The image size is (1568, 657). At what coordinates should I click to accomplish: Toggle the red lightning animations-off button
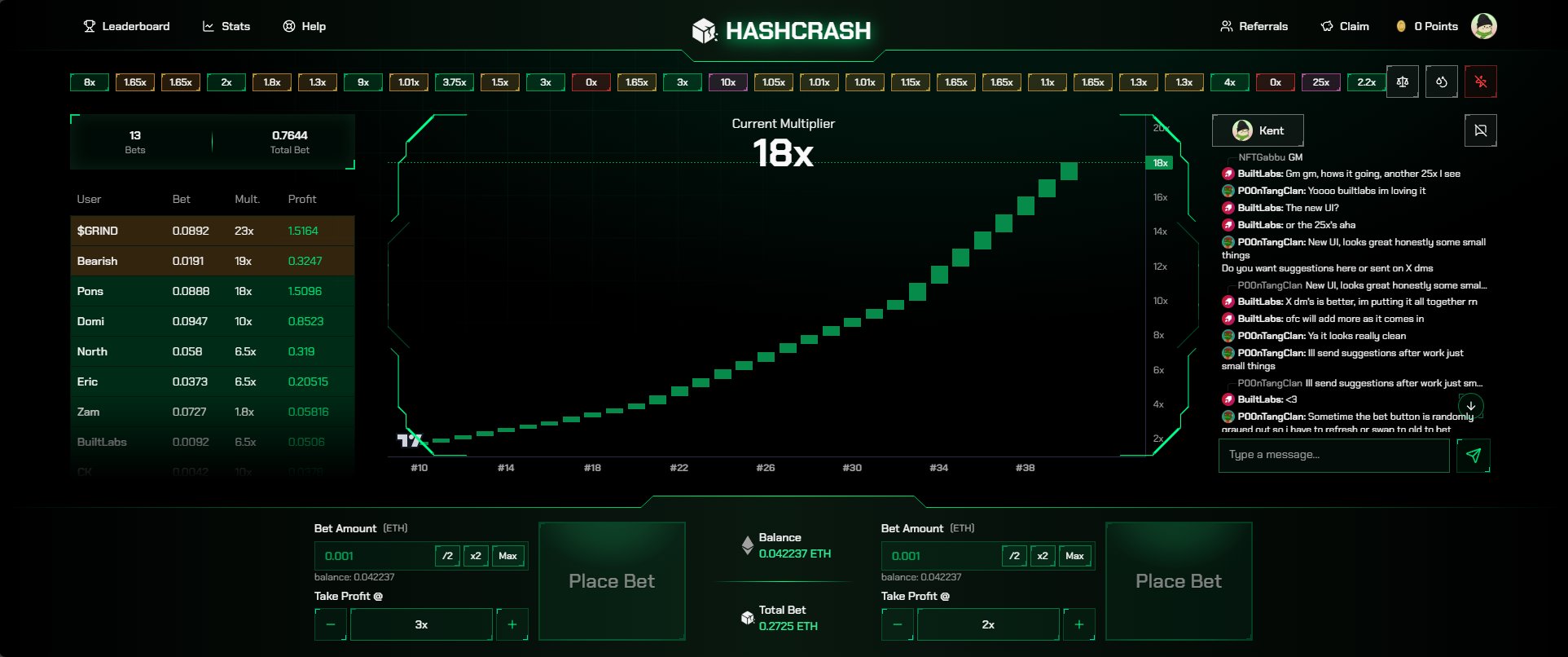tap(1480, 82)
